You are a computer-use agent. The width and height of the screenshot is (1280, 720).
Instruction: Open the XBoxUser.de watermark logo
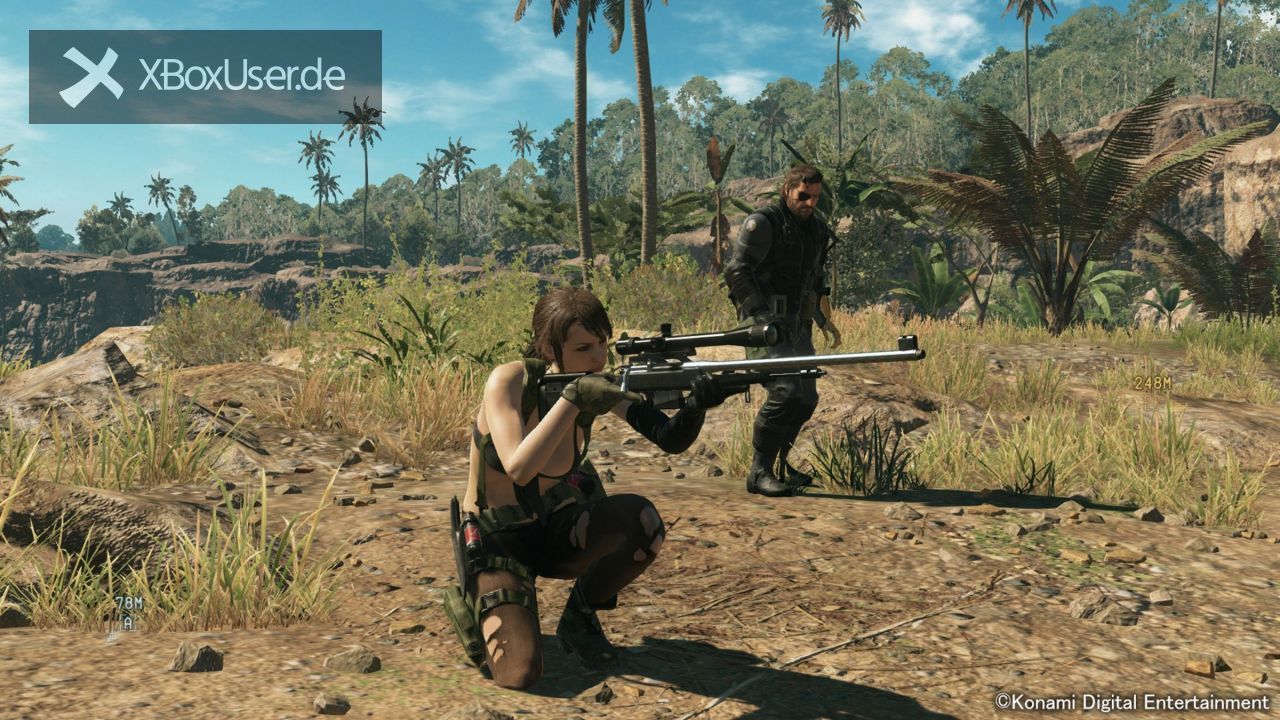coord(205,77)
